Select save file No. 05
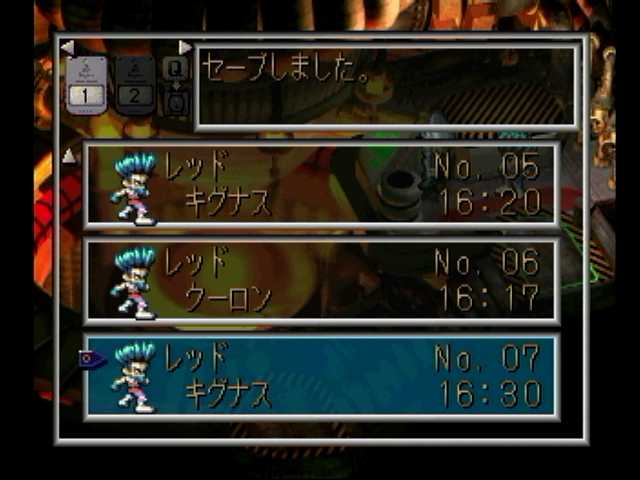The height and width of the screenshot is (480, 640). (x=320, y=183)
